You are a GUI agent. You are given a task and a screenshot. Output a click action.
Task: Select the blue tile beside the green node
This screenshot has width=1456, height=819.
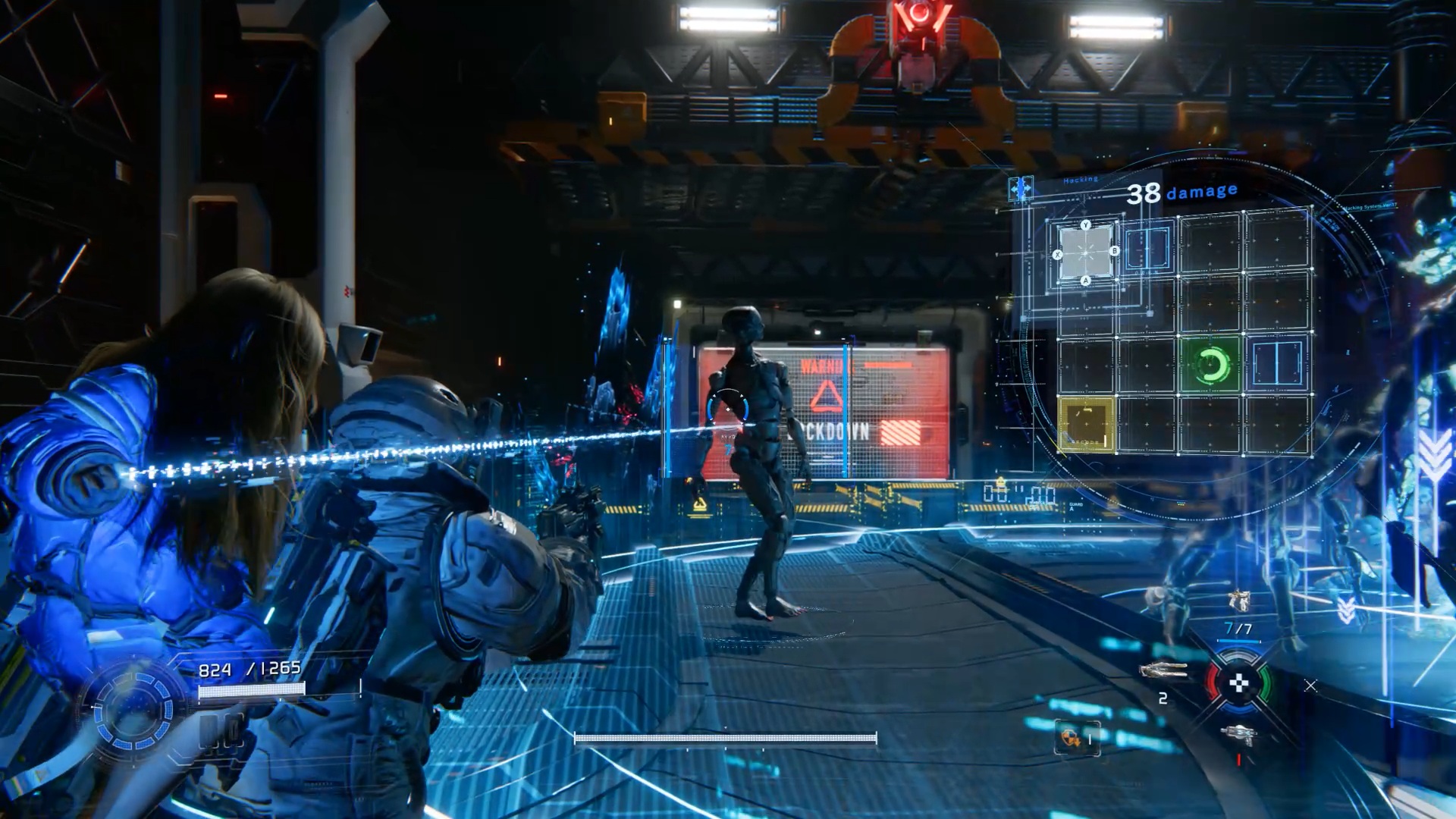[1276, 363]
